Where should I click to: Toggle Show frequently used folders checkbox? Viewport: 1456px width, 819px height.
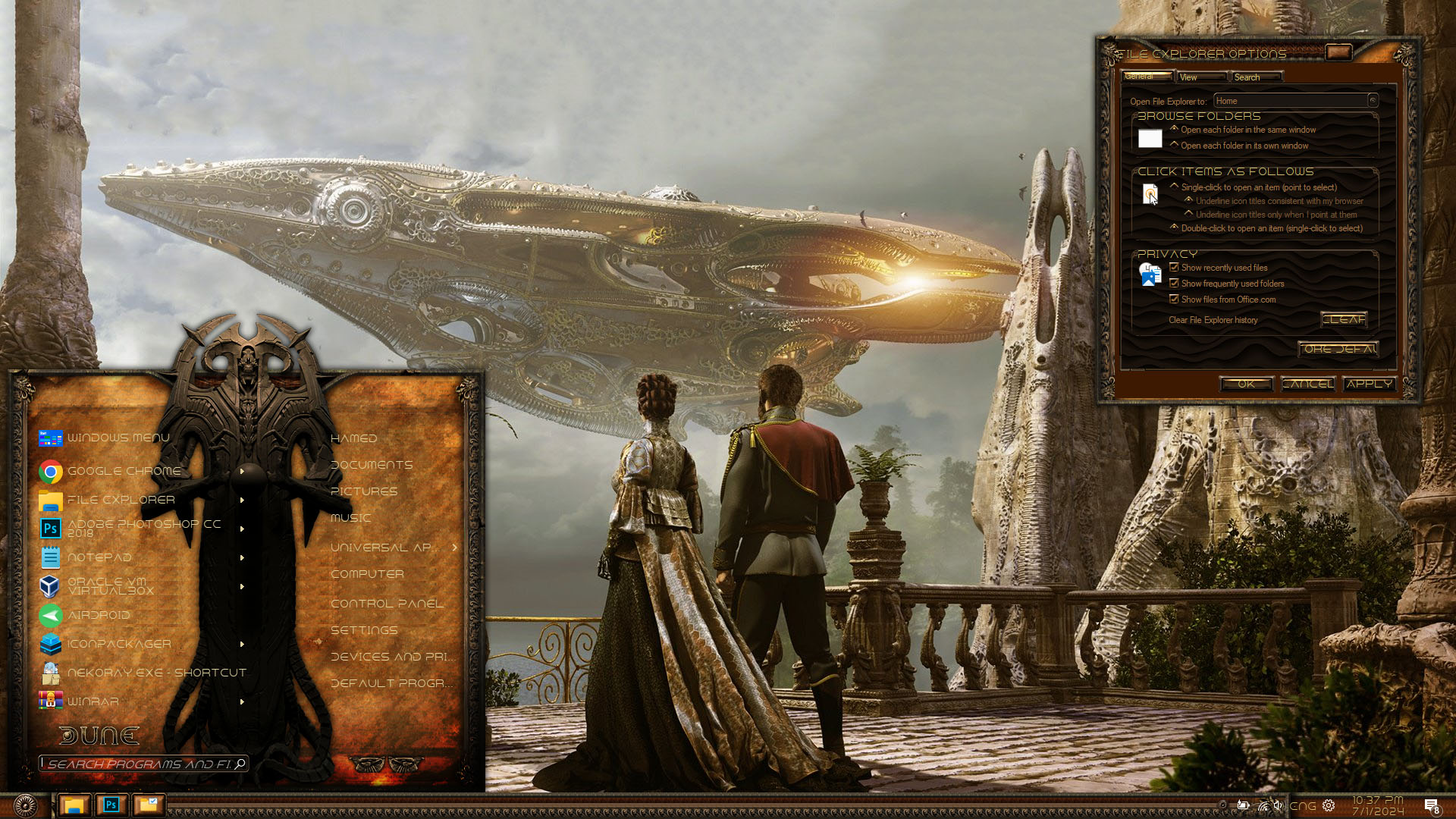1174,284
